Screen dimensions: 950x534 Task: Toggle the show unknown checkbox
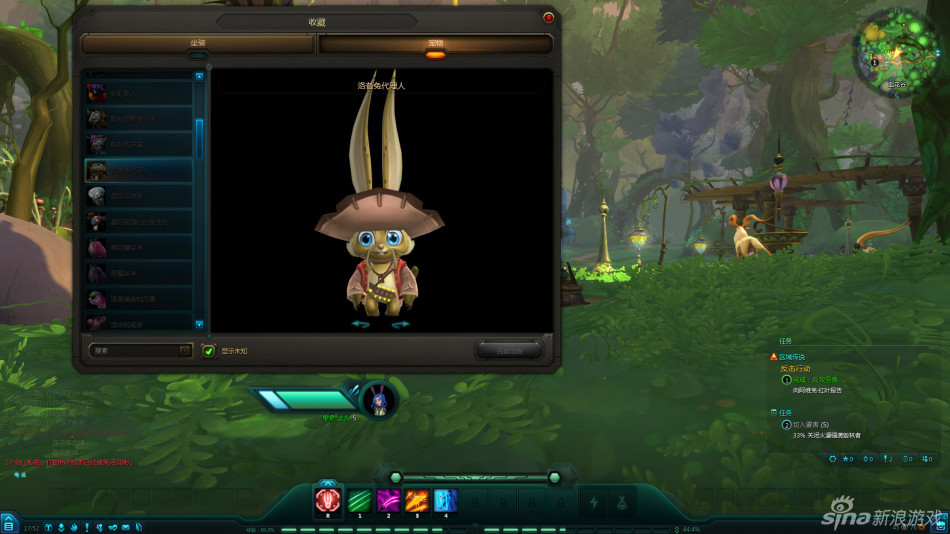click(208, 351)
